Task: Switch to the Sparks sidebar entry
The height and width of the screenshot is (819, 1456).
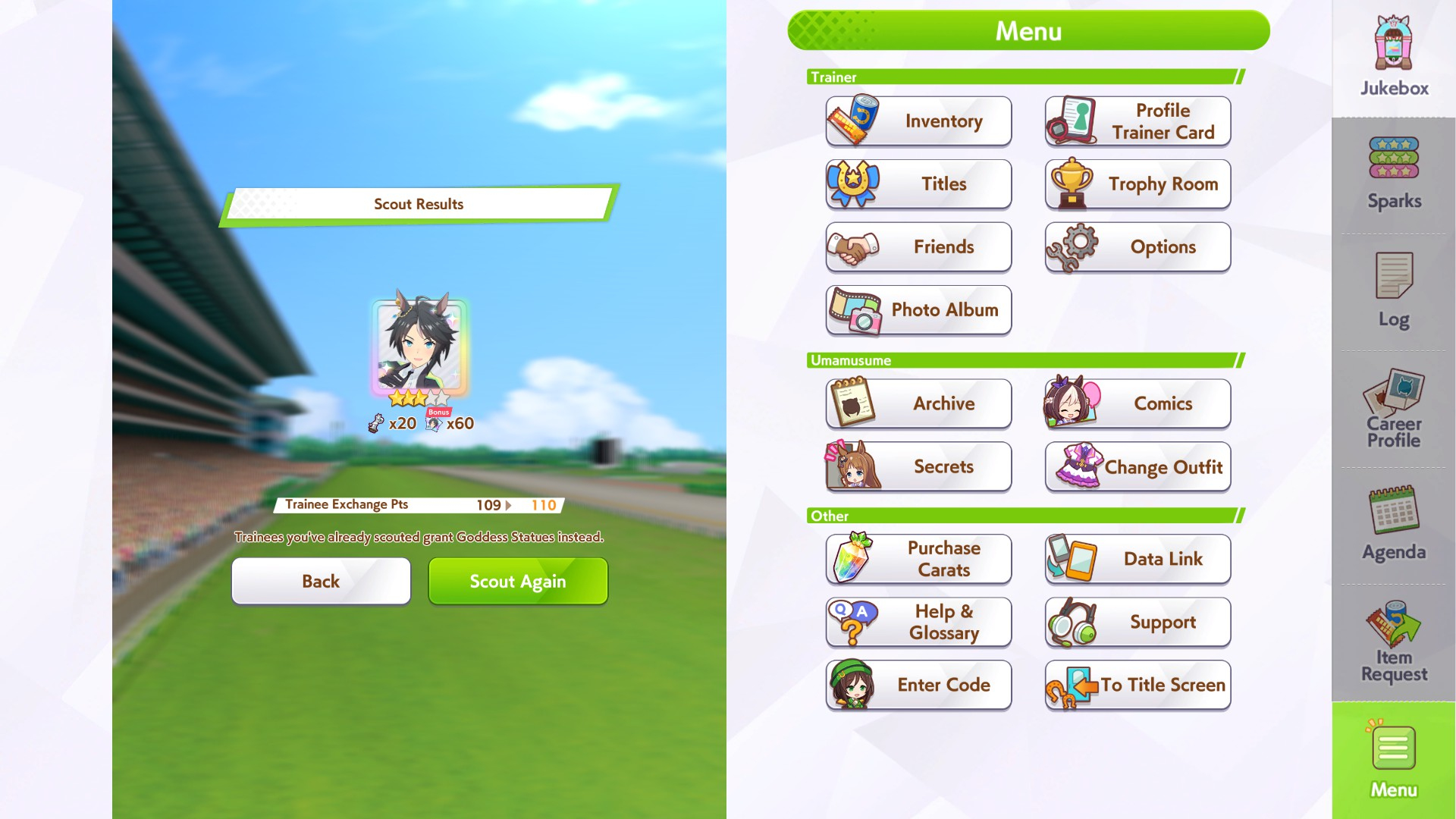Action: [x=1394, y=174]
